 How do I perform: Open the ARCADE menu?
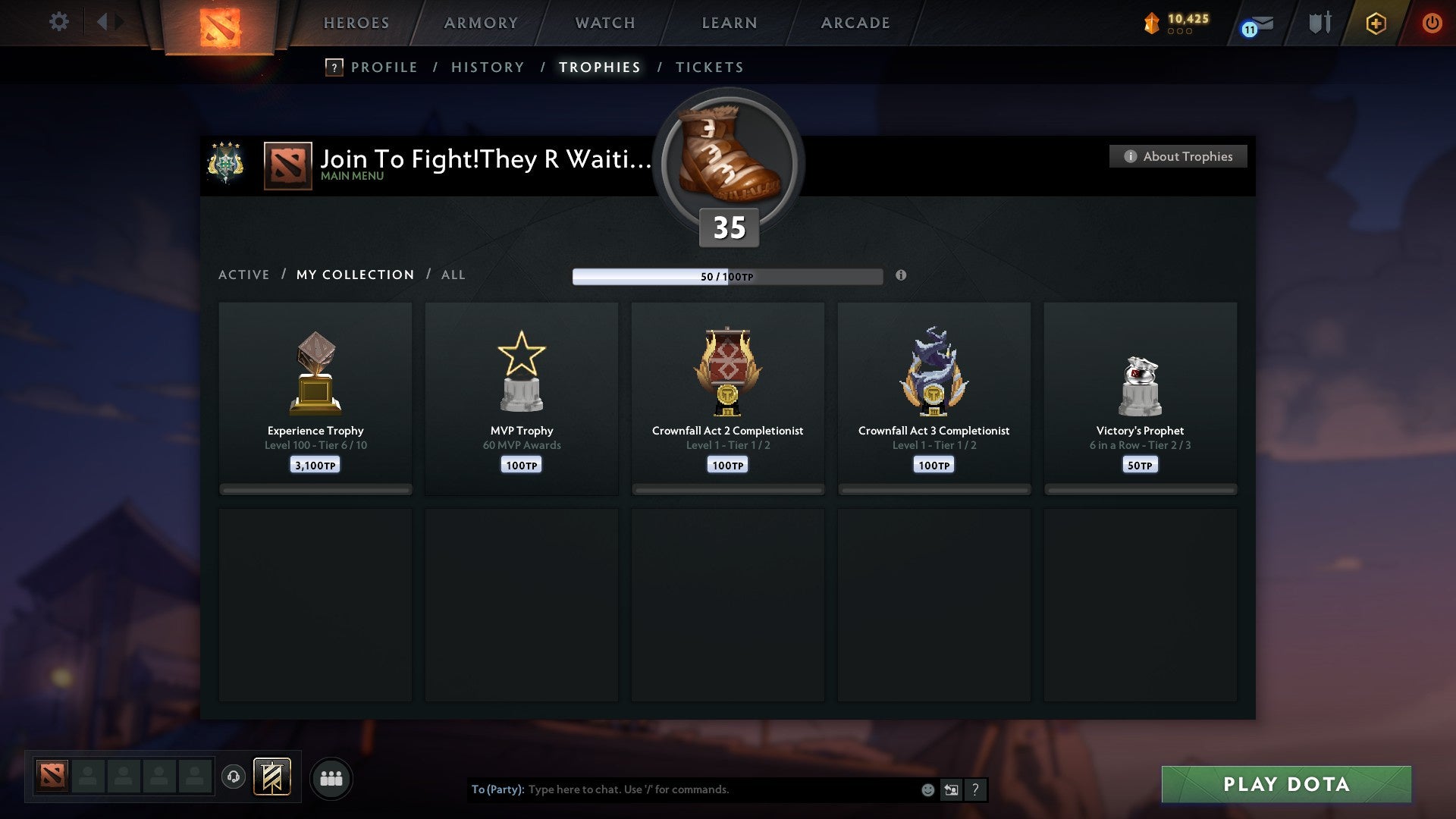855,23
